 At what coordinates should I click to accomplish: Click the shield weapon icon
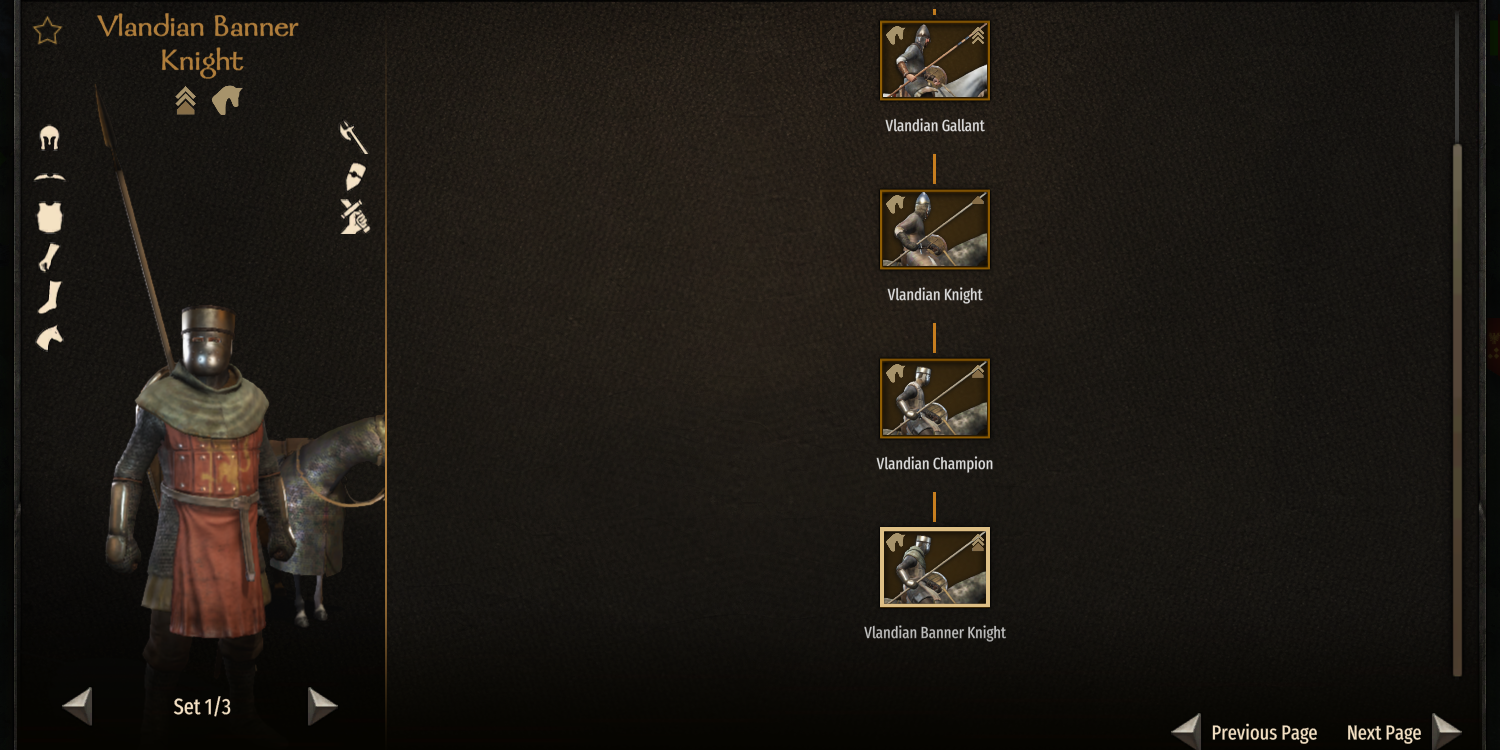352,178
